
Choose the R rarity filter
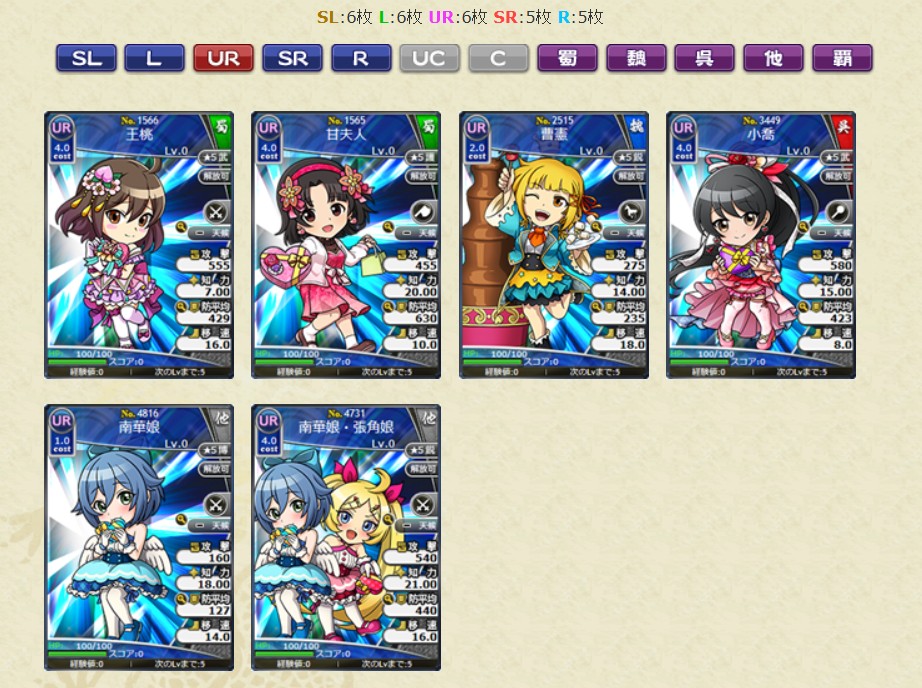coord(361,58)
